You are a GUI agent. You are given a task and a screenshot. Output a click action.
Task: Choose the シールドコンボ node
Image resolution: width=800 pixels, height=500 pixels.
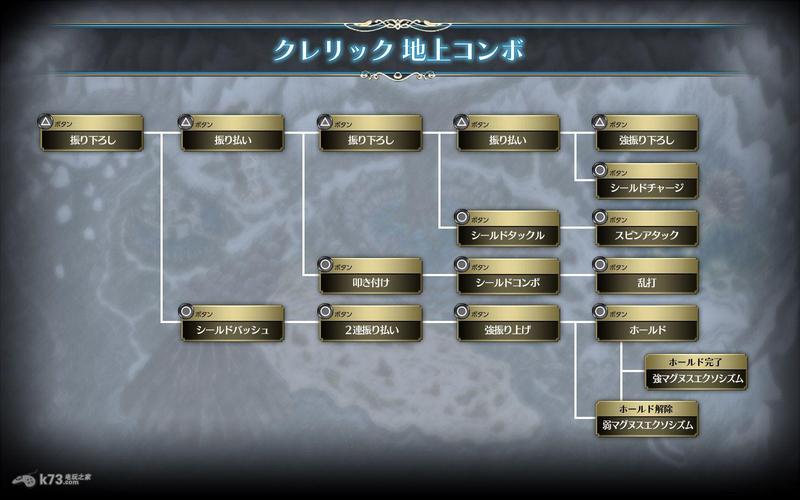[x=508, y=283]
